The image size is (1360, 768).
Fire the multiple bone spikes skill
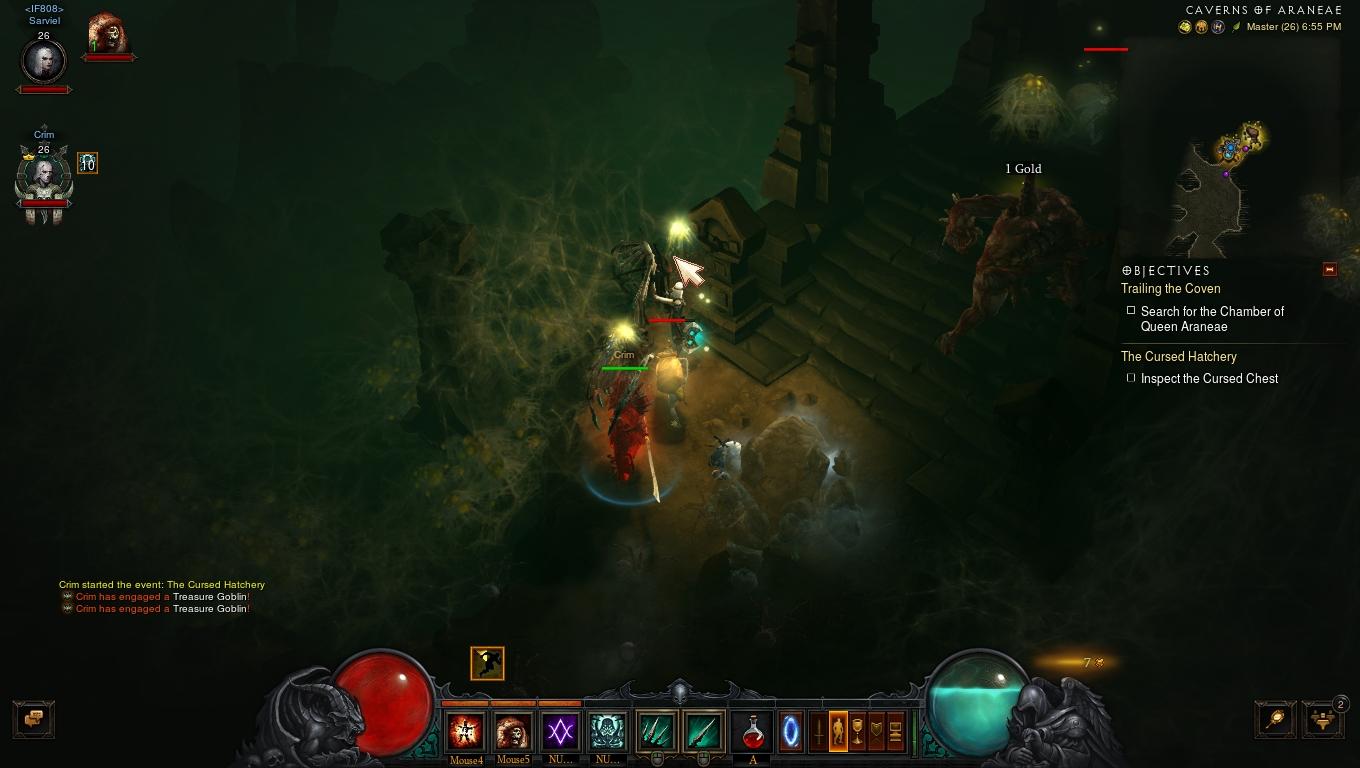click(656, 732)
